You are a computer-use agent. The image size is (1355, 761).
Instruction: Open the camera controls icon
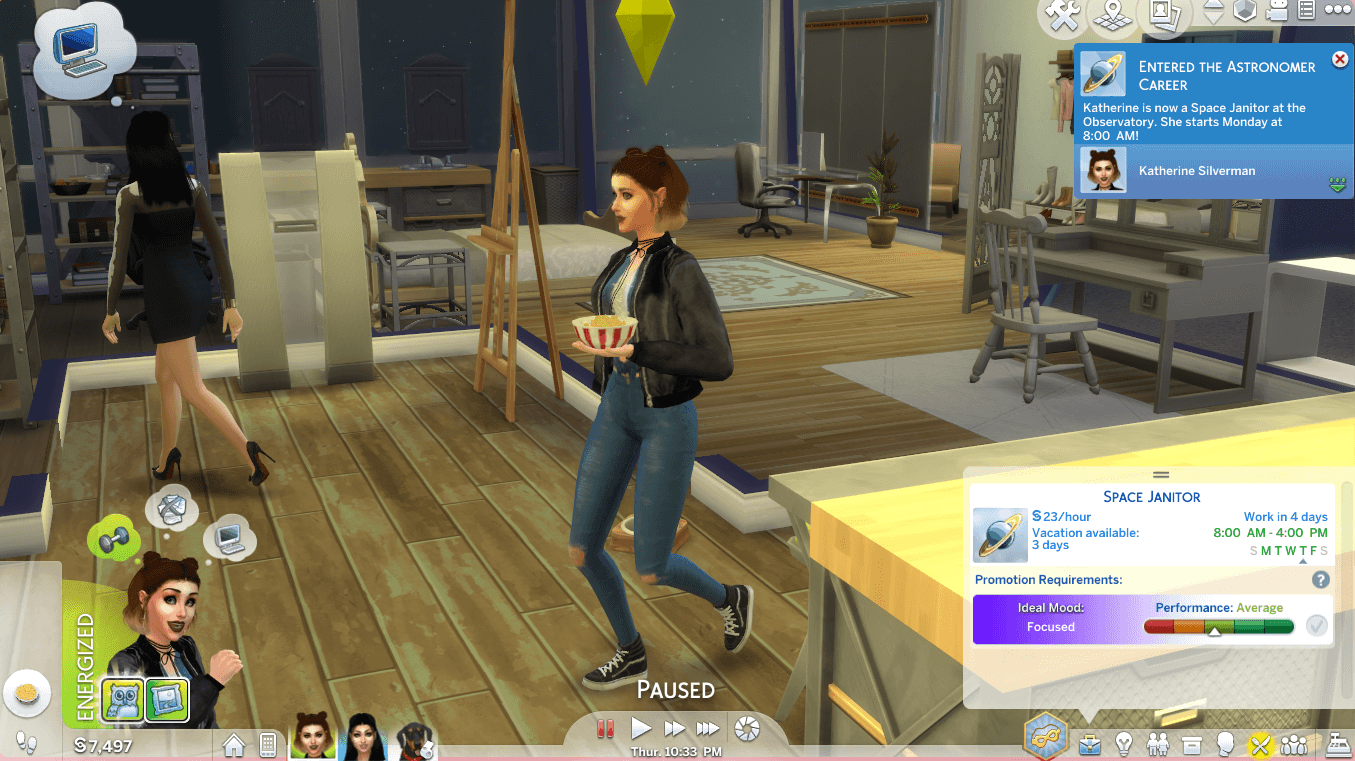[x=1276, y=12]
